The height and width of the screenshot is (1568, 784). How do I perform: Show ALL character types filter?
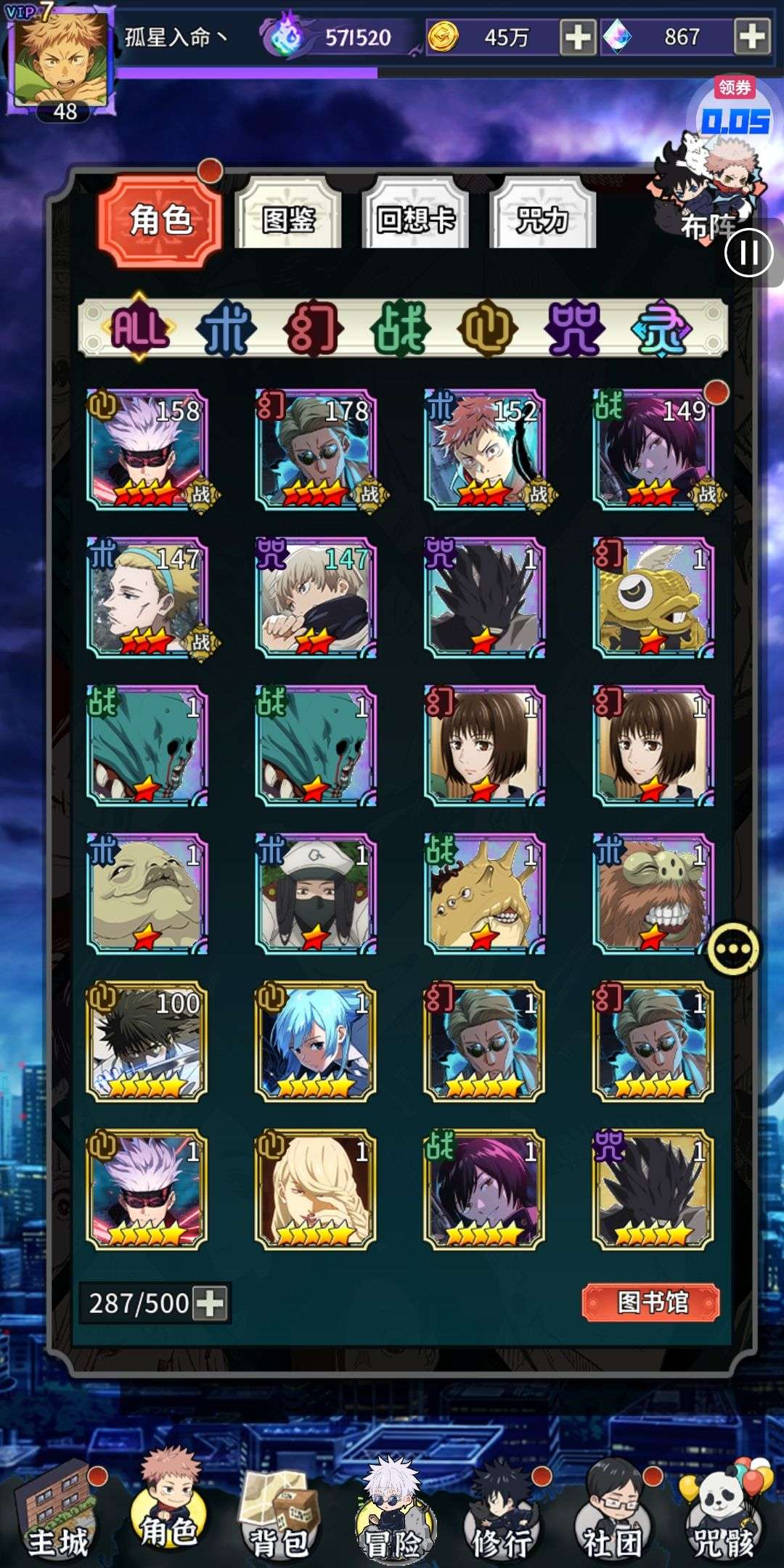tap(138, 329)
